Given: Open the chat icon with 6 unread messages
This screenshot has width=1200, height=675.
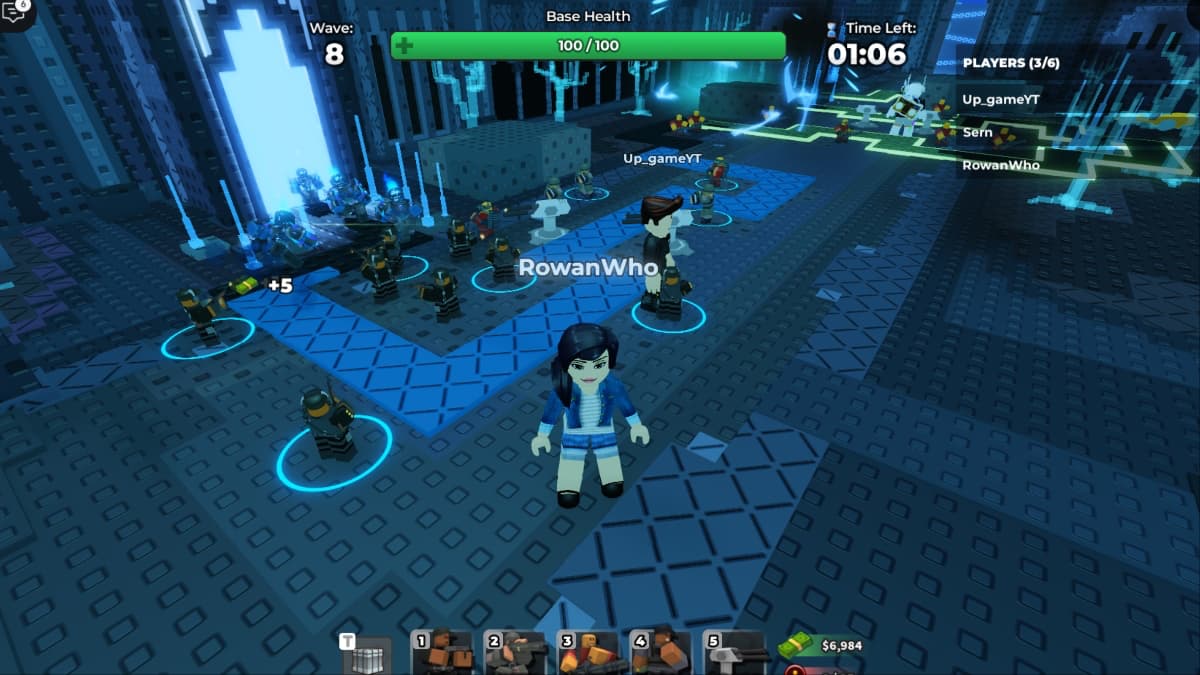Looking at the screenshot, I should click(15, 12).
